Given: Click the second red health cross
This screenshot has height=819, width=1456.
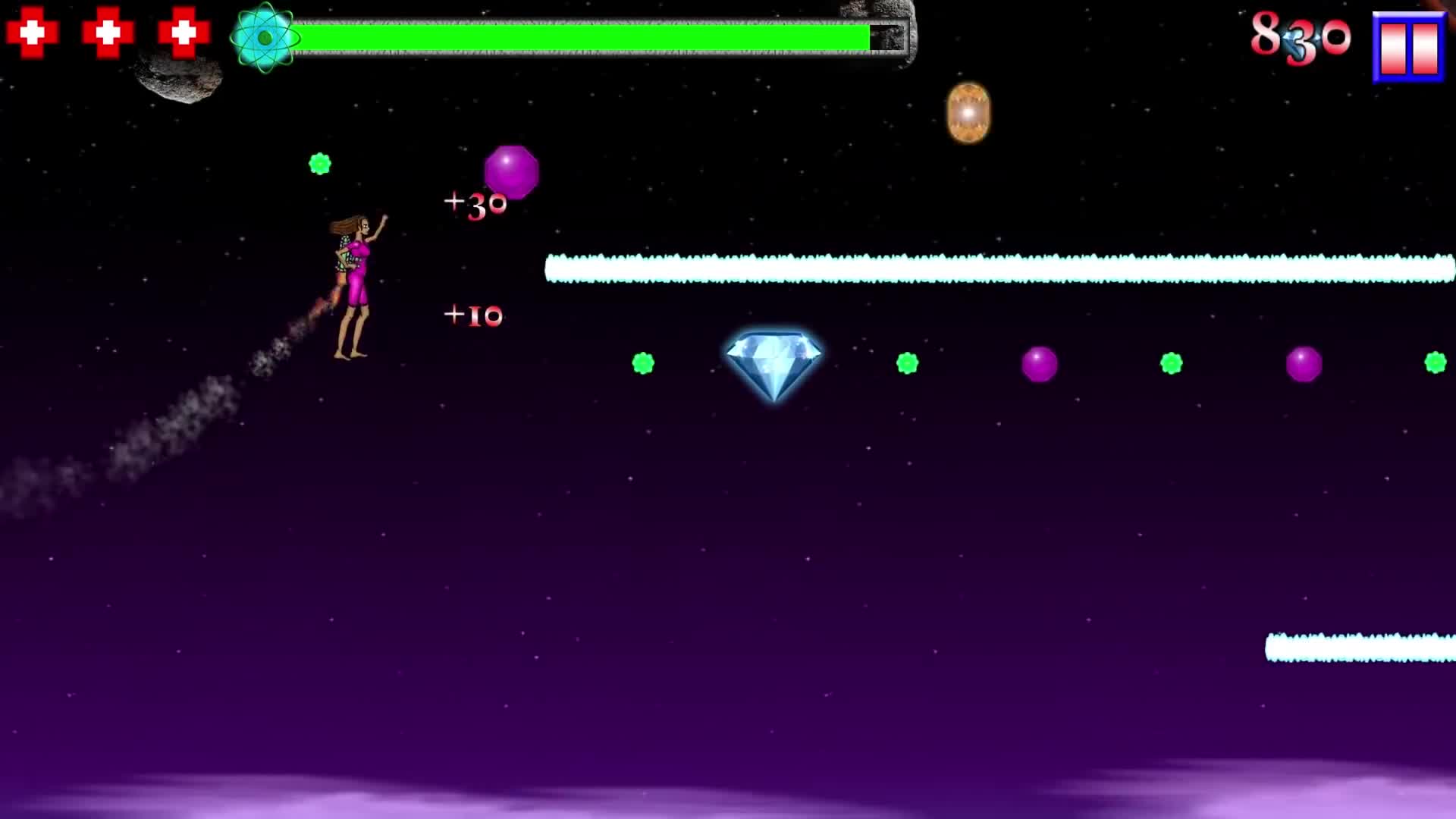Looking at the screenshot, I should click(x=106, y=33).
